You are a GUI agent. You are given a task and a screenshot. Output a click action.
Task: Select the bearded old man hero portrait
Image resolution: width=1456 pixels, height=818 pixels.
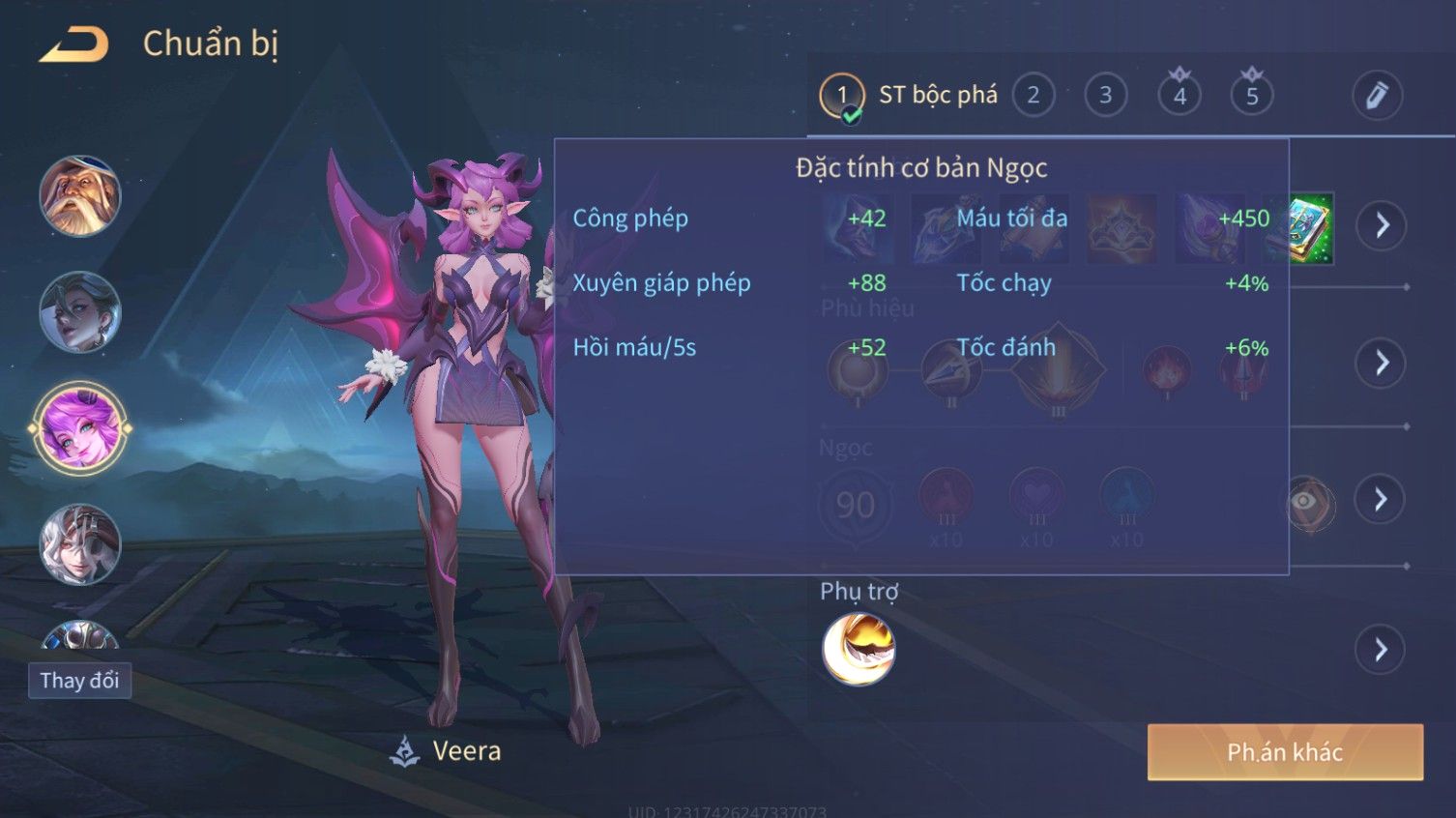(x=79, y=196)
